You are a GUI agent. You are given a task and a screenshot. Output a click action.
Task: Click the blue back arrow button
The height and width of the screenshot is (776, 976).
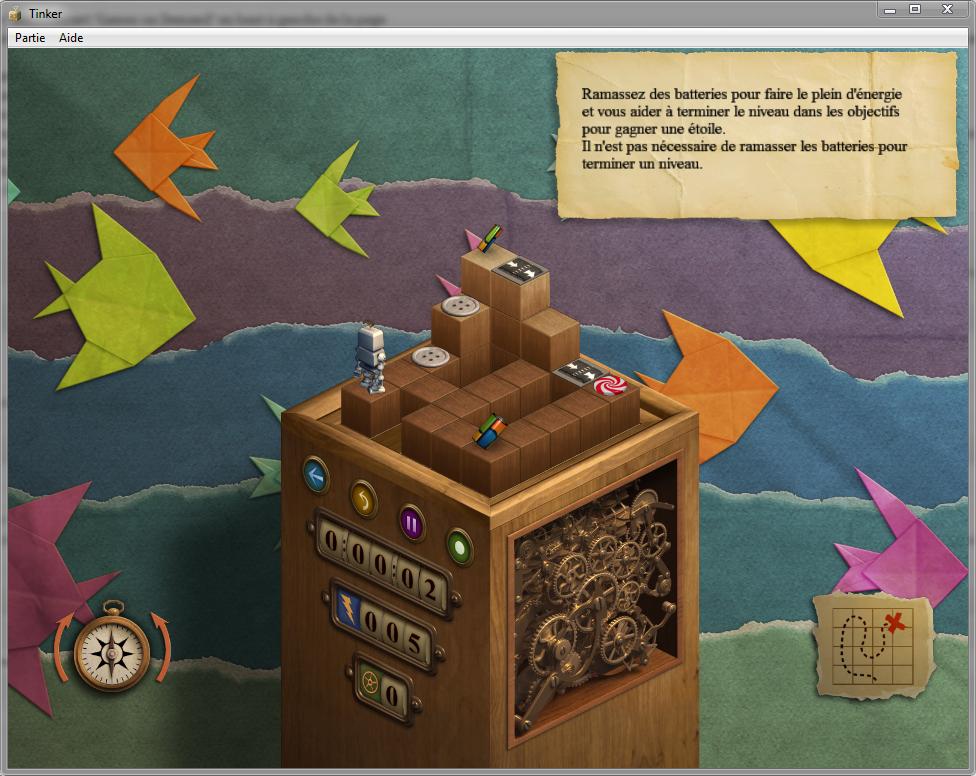point(317,474)
